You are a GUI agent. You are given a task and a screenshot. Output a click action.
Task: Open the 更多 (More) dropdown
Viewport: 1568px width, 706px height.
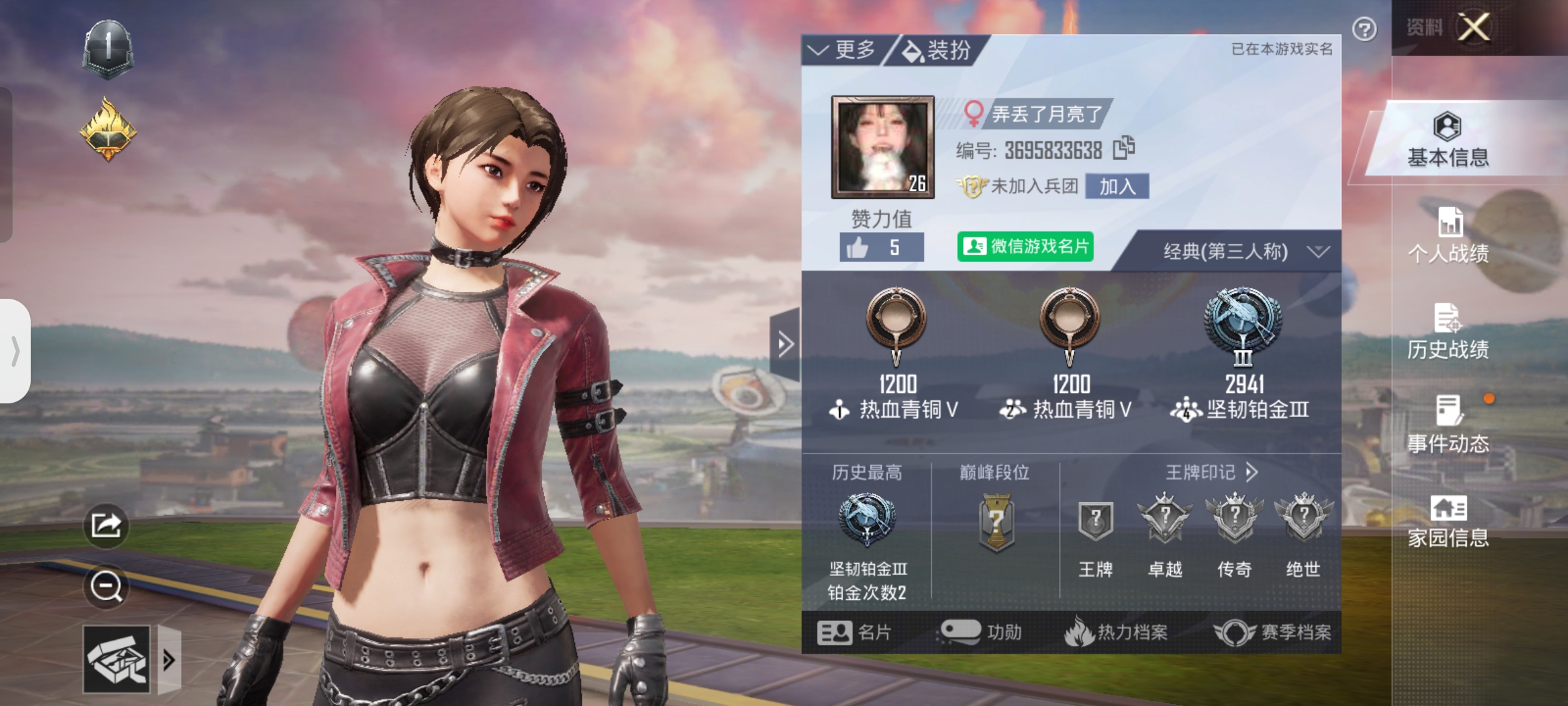pos(843,50)
